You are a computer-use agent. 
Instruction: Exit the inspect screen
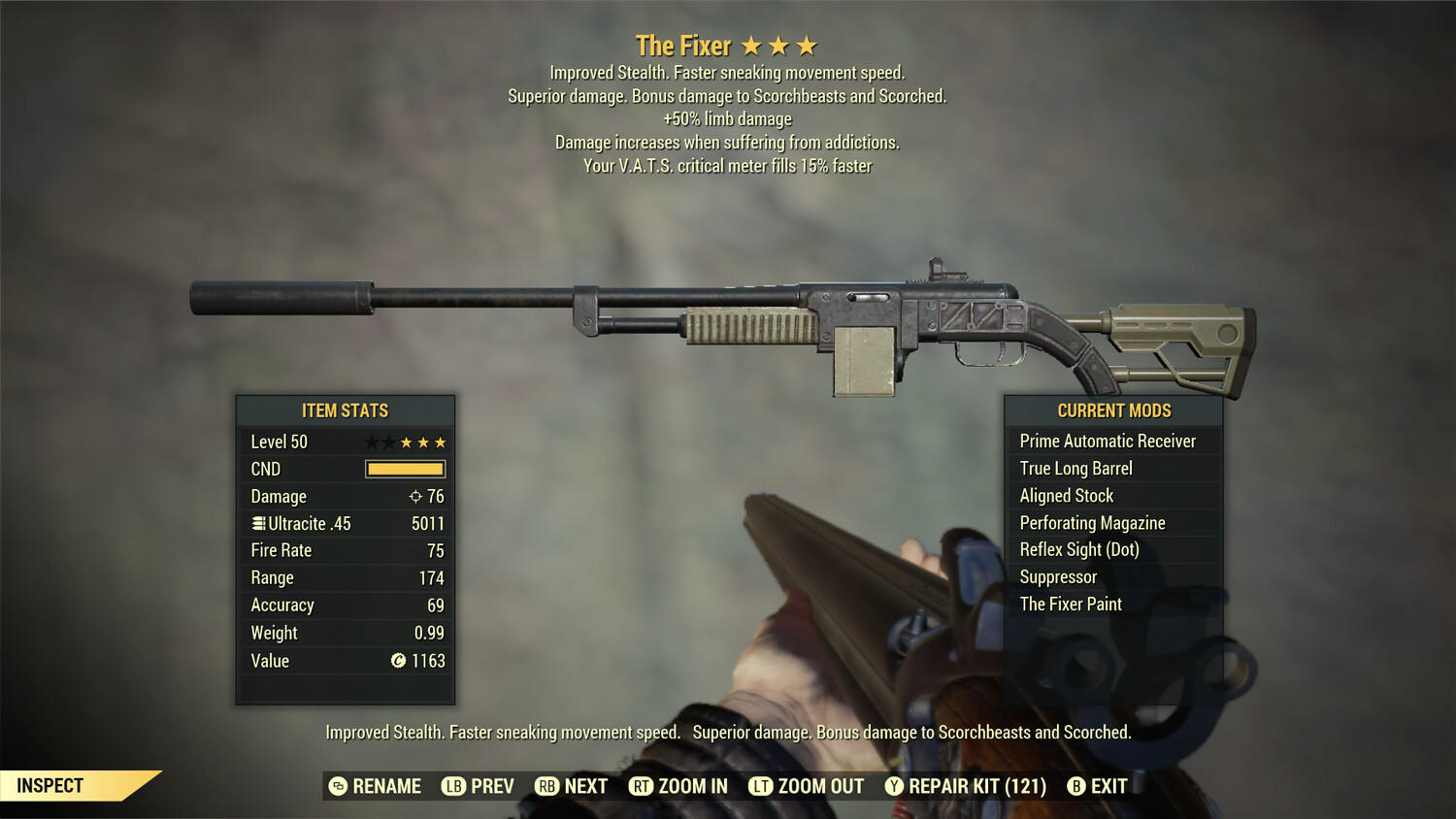tap(1098, 786)
